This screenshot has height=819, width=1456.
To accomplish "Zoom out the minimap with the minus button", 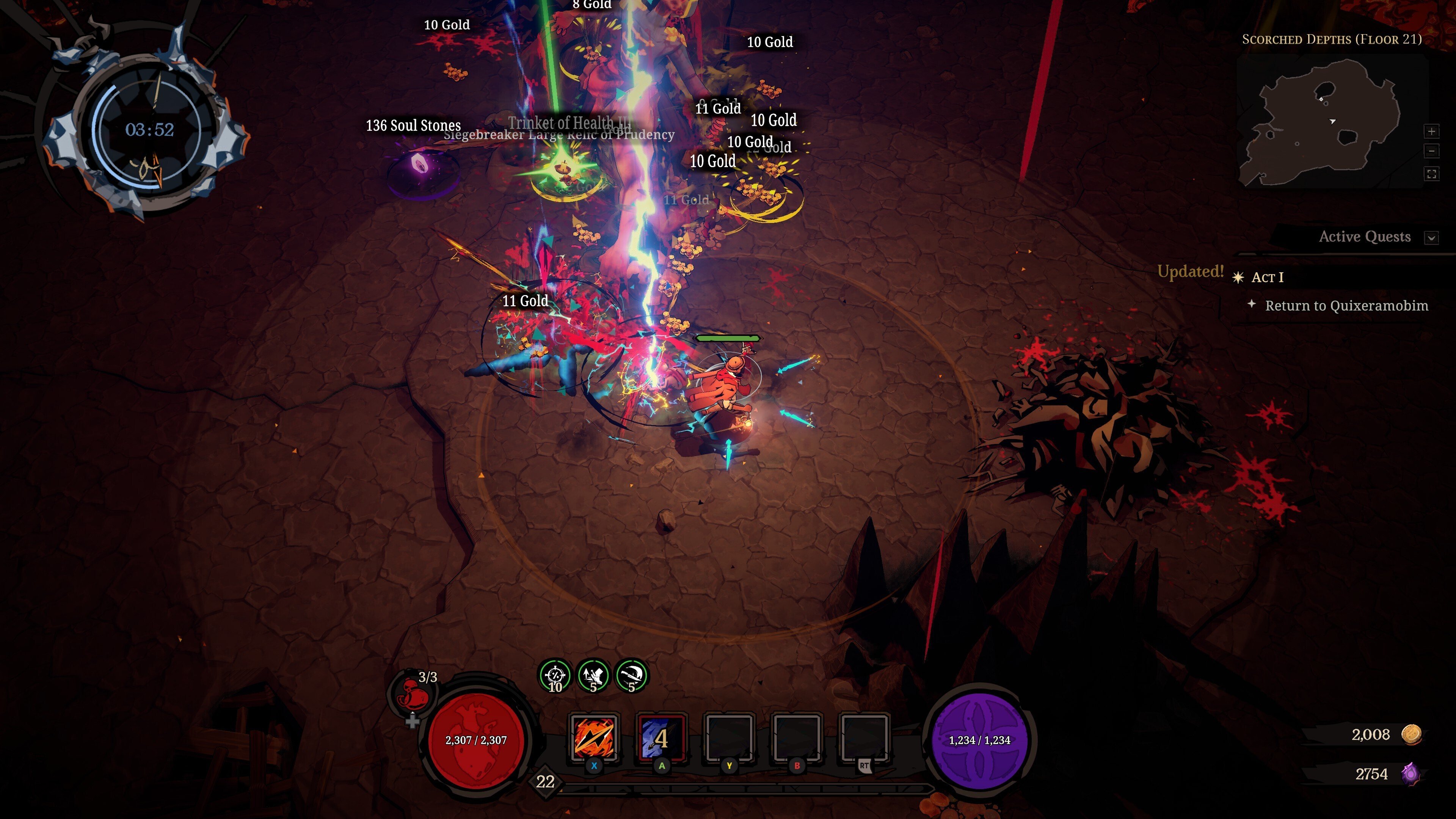I will coord(1431,152).
